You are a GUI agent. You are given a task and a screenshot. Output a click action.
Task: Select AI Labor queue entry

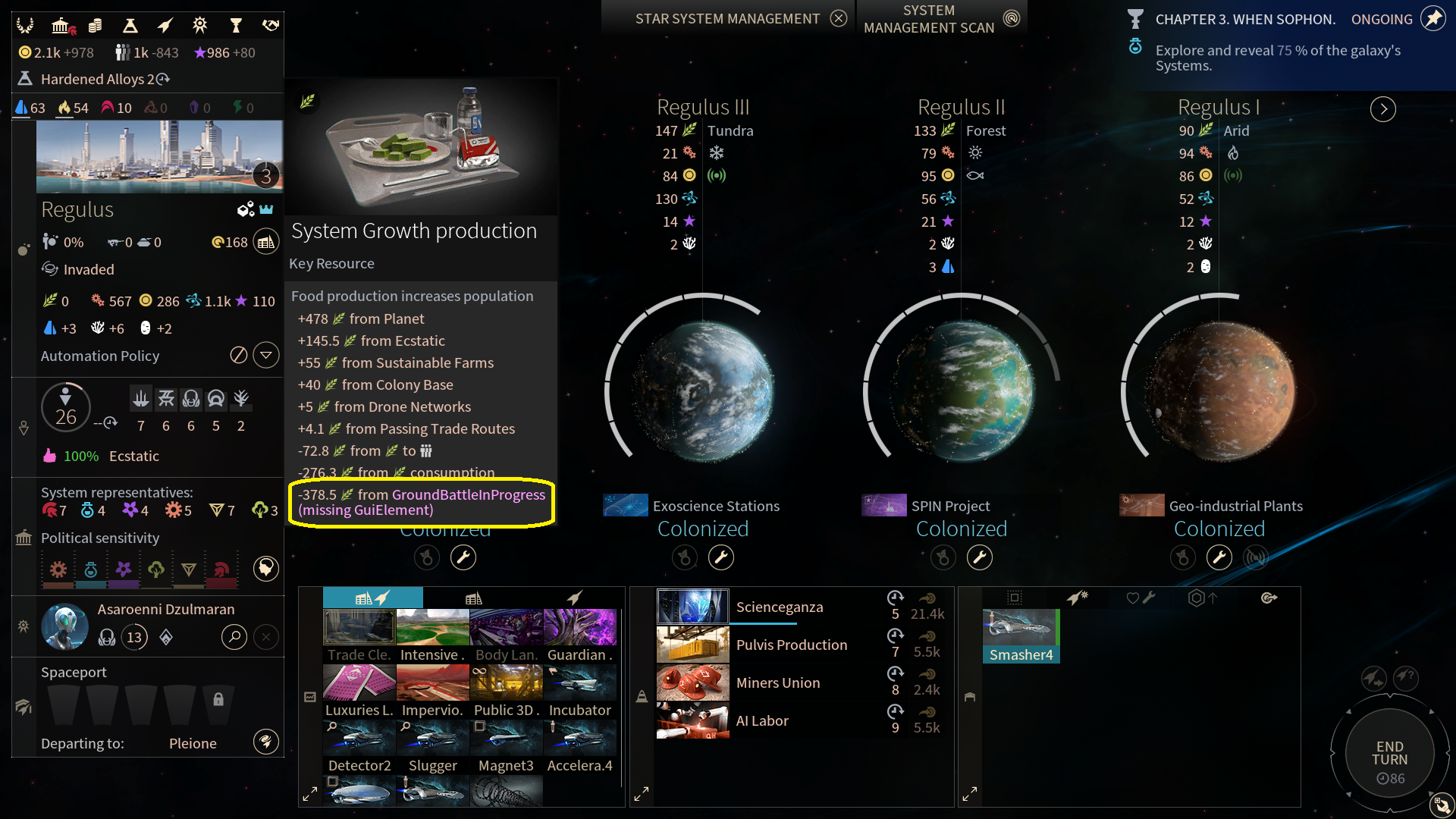tap(761, 720)
